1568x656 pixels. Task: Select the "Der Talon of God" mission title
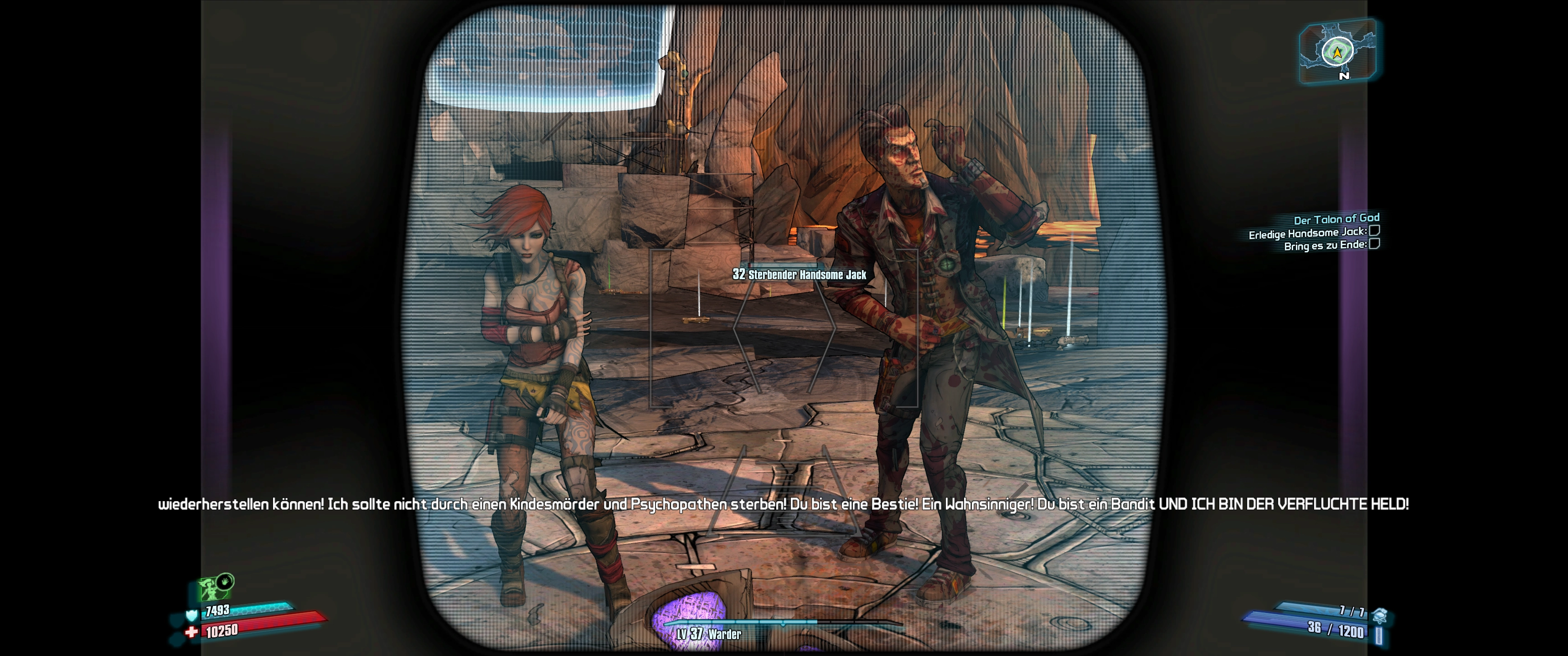point(1336,219)
